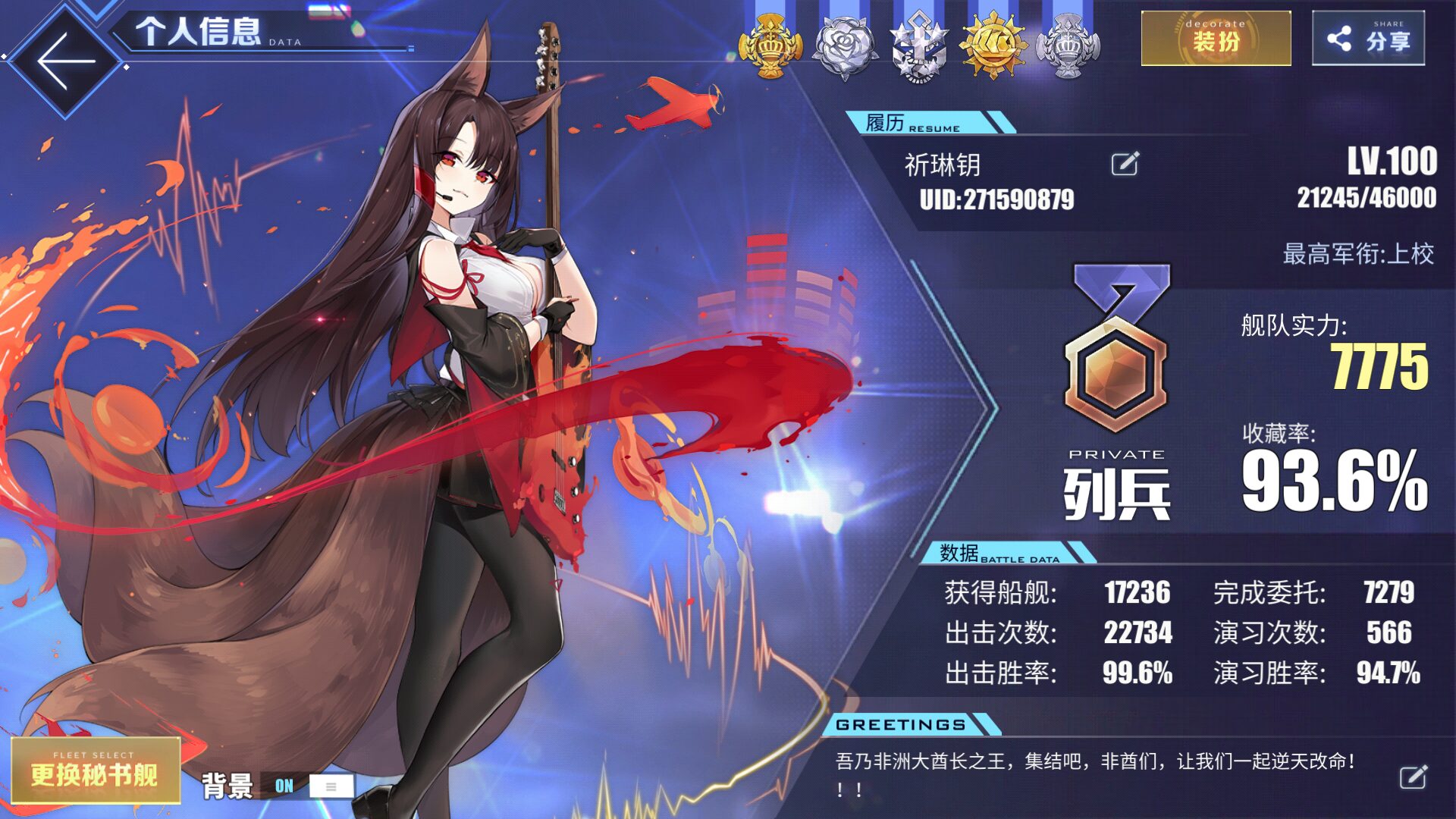Image resolution: width=1456 pixels, height=819 pixels.
Task: Open the 装扮 decorate menu
Action: [1216, 39]
